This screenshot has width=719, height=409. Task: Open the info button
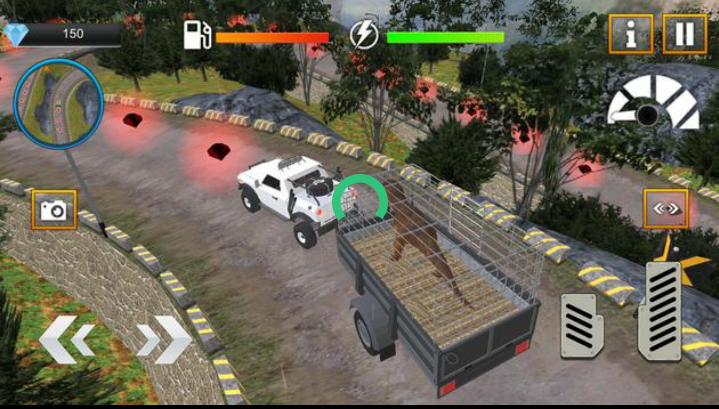pos(631,34)
